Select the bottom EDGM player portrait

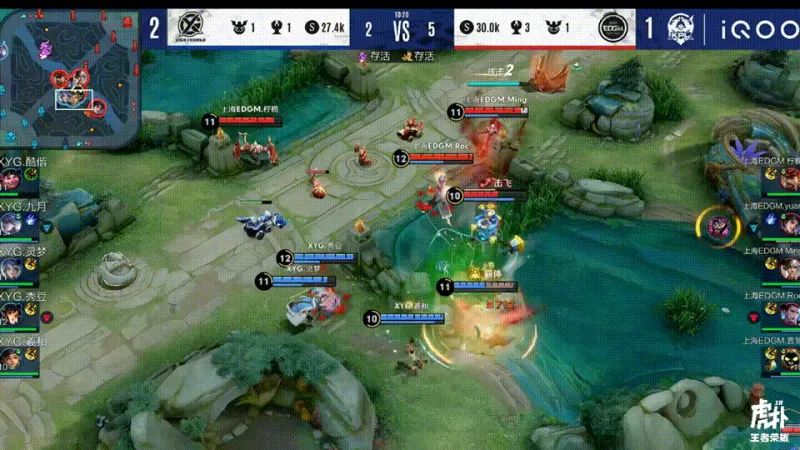[x=789, y=357]
